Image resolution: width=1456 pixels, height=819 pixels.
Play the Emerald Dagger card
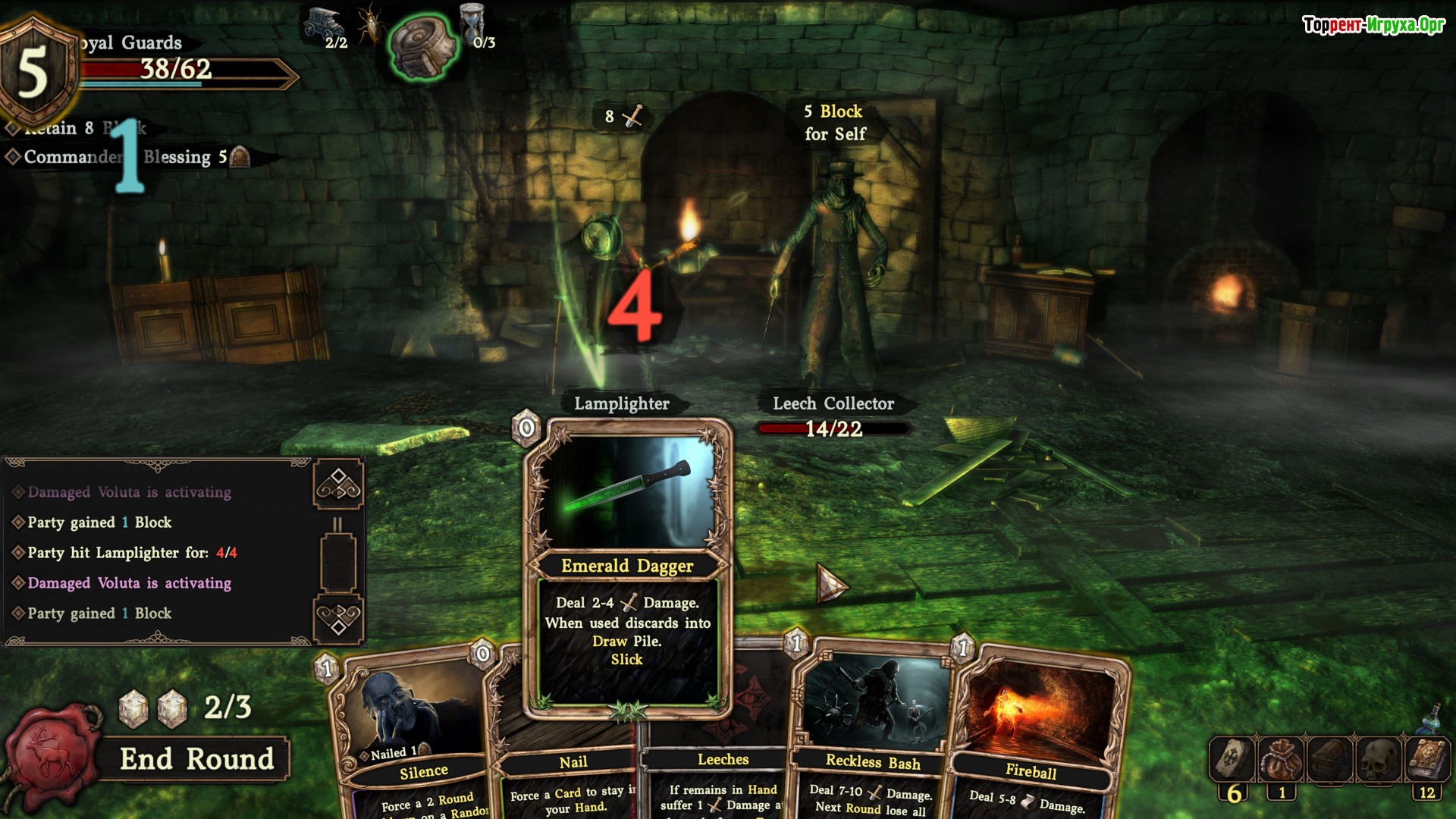(627, 569)
